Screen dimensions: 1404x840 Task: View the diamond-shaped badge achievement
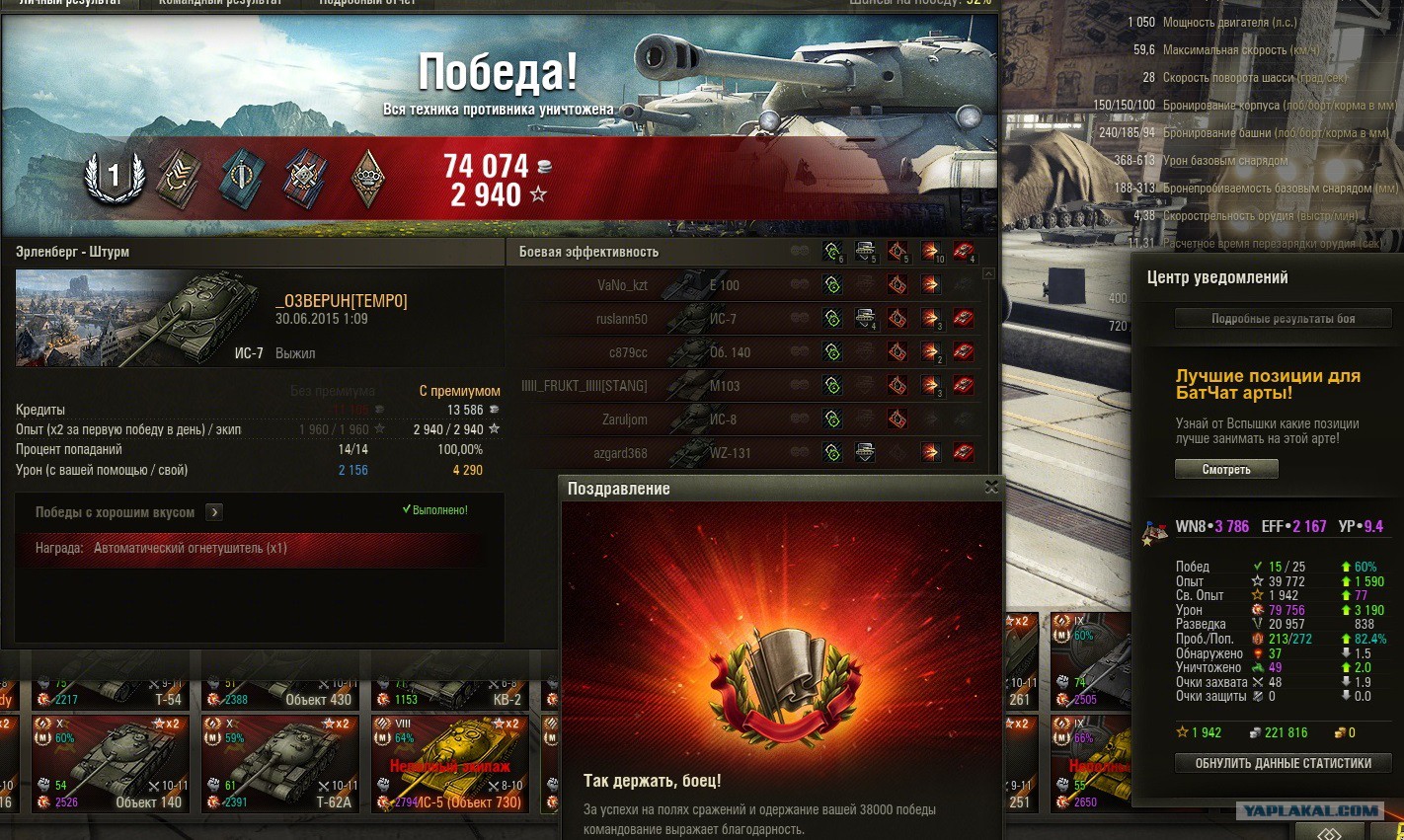point(368,179)
